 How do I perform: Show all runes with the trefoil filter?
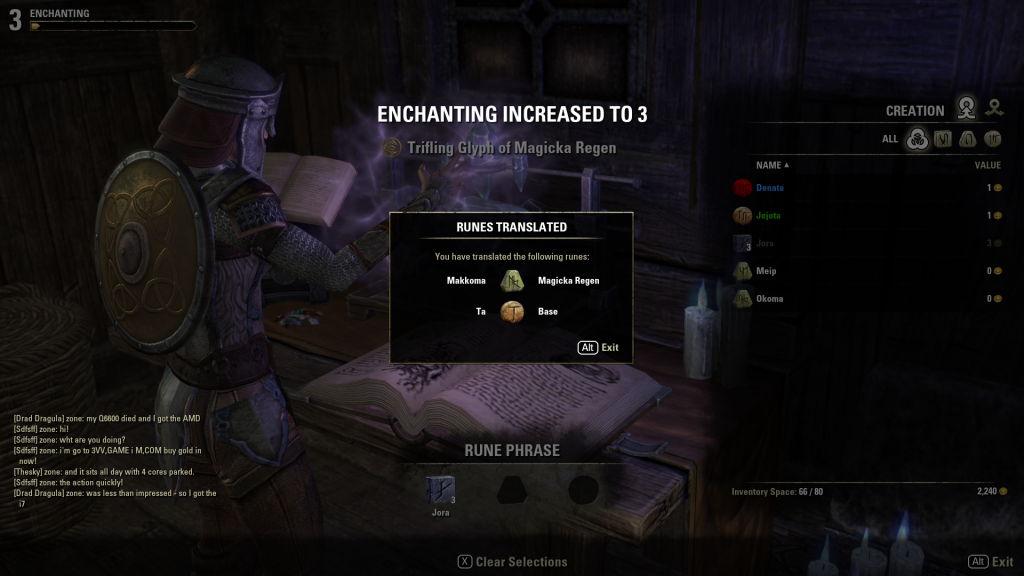coord(916,139)
